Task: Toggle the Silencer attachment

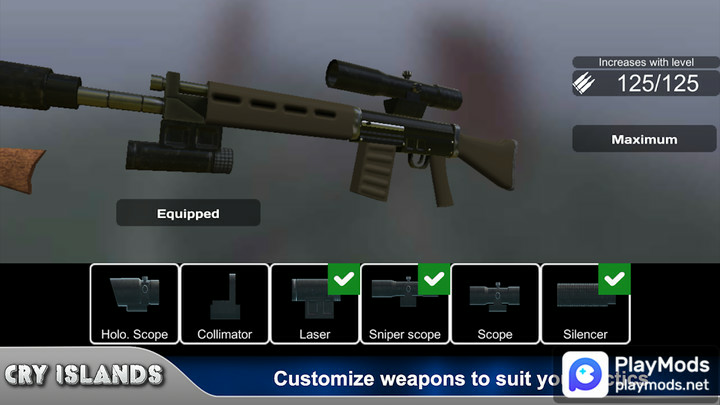Action: pos(584,303)
